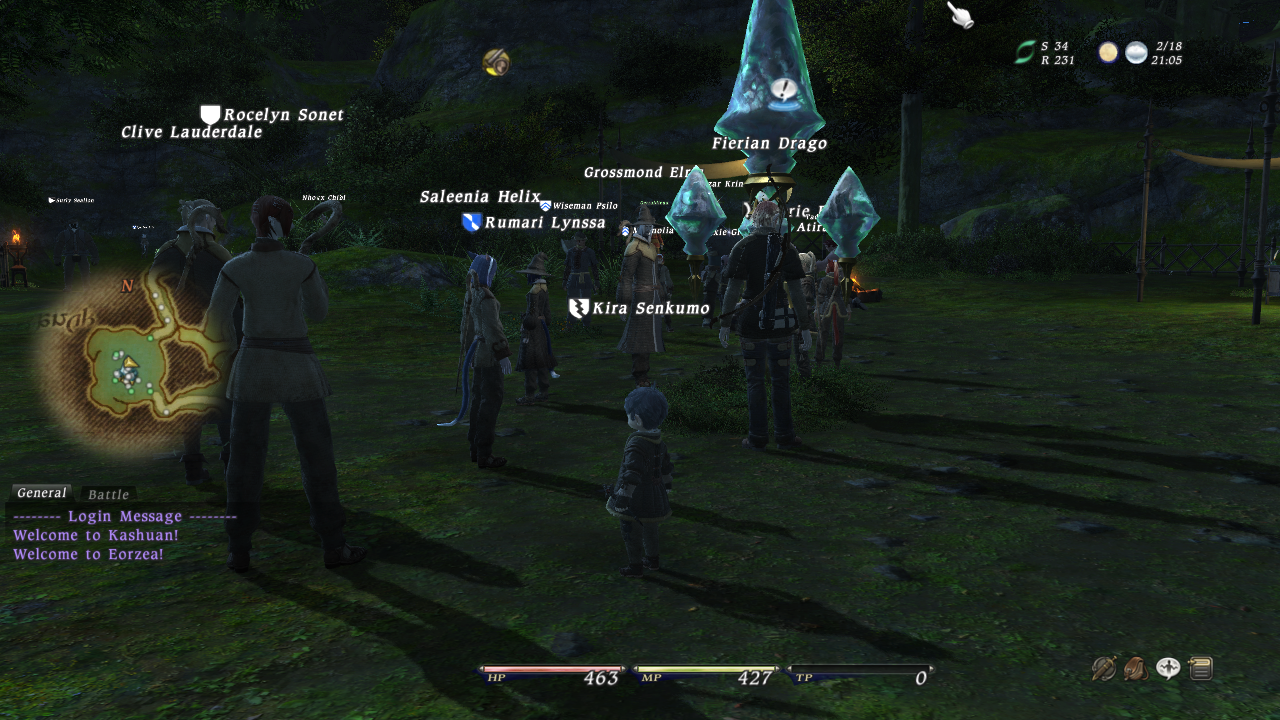Open the circular area minimap
This screenshot has height=720, width=1280.
click(130, 366)
